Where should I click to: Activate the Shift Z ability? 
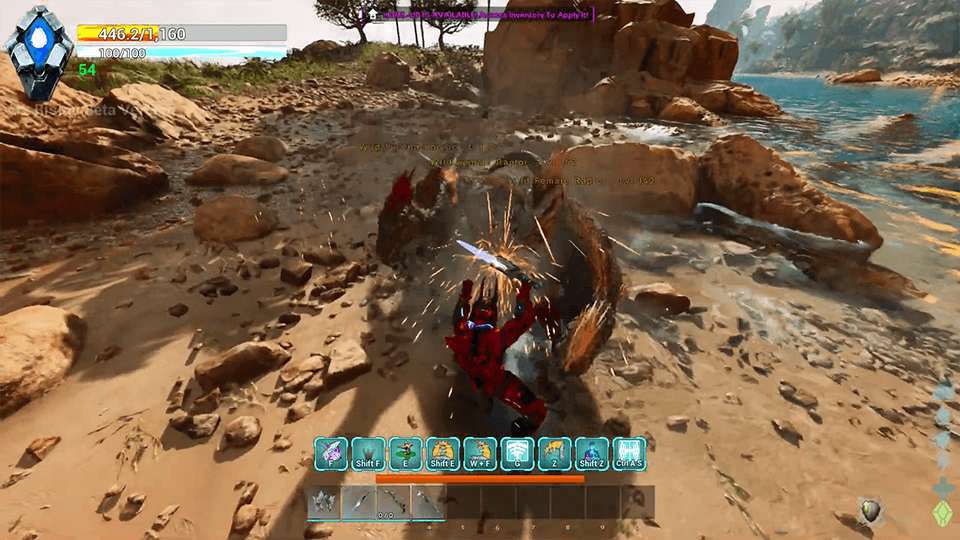pyautogui.click(x=592, y=453)
